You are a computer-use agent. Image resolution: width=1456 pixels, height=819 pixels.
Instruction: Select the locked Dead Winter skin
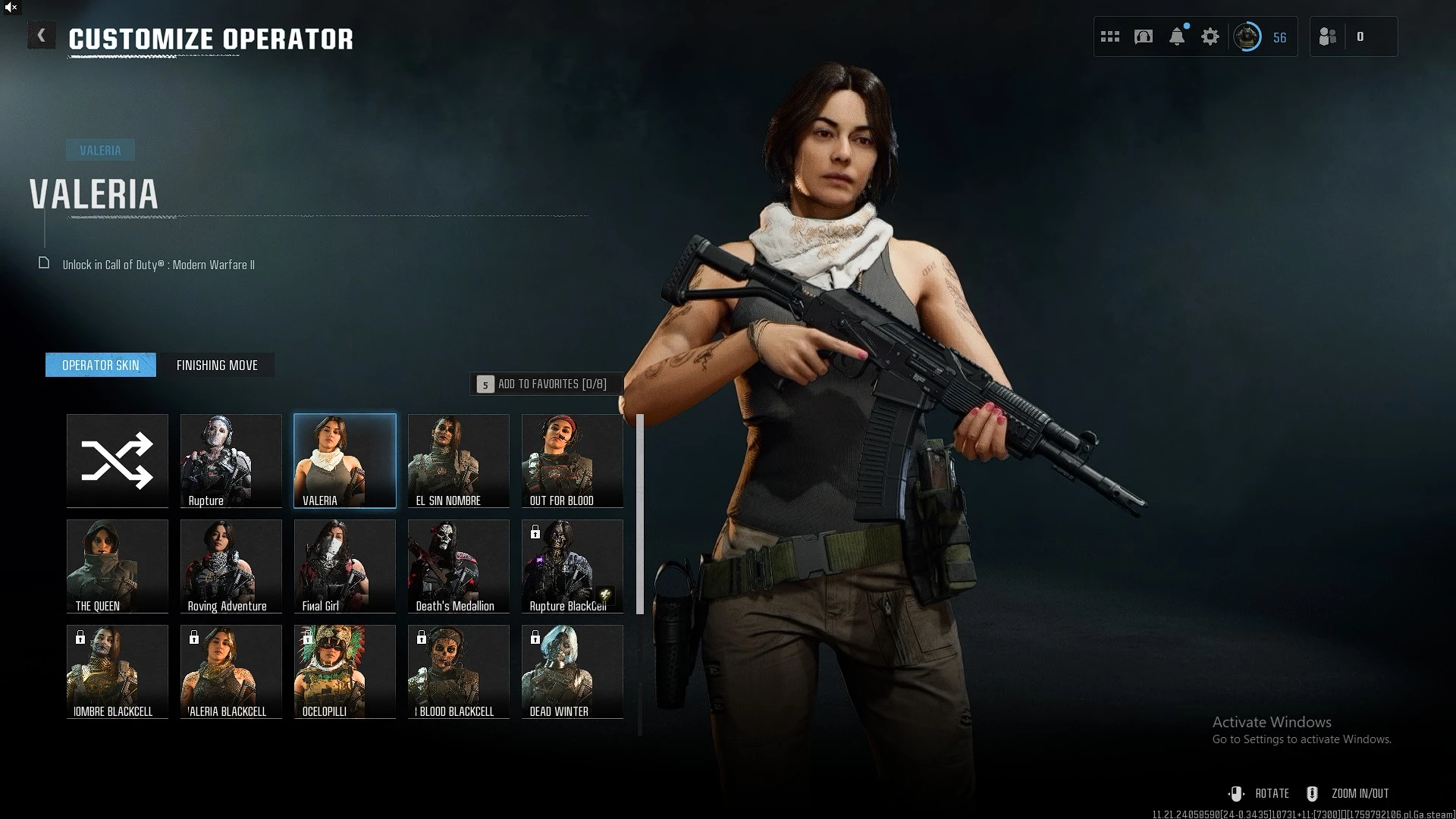(573, 671)
